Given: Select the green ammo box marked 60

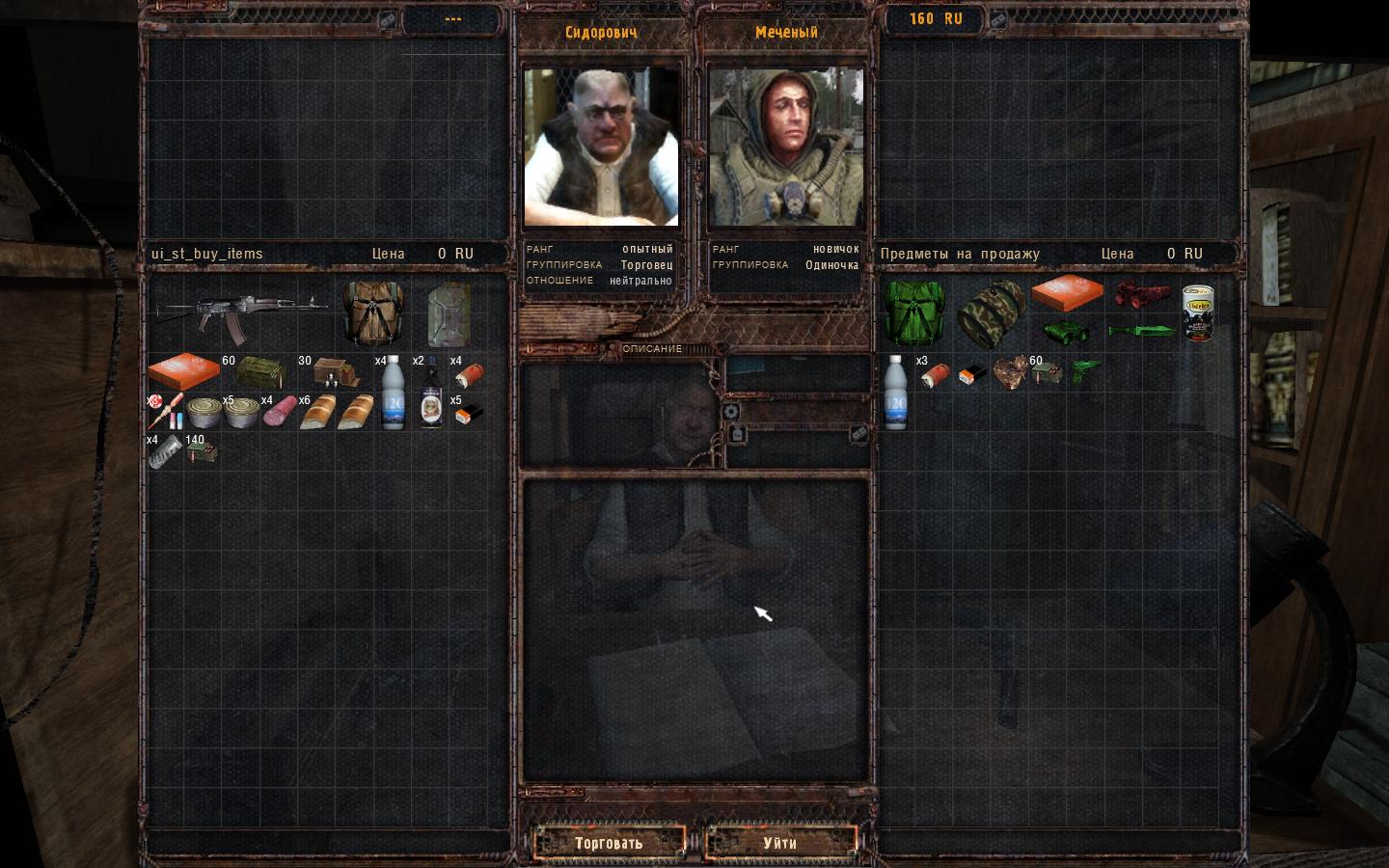Looking at the screenshot, I should tap(259, 372).
